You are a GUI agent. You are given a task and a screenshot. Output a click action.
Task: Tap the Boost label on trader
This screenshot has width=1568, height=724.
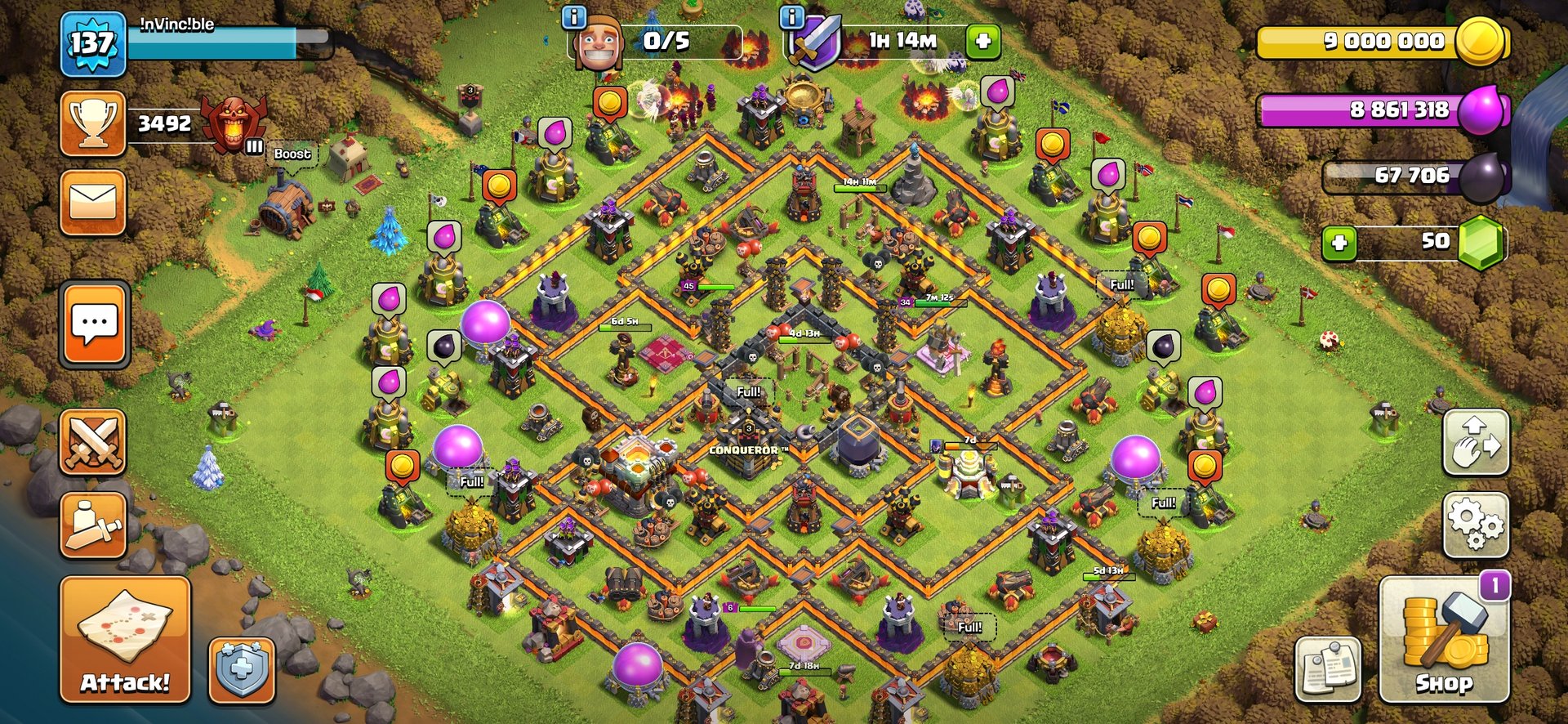pos(292,154)
